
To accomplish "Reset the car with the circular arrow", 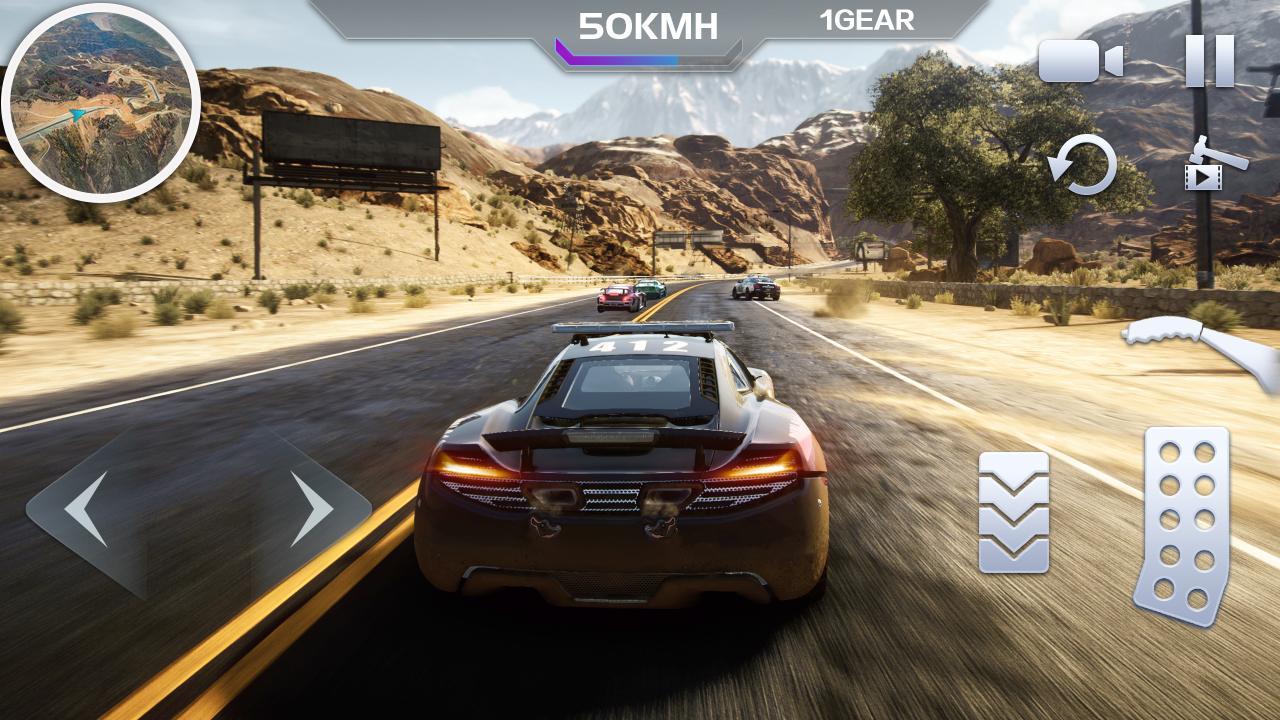I will point(1084,165).
